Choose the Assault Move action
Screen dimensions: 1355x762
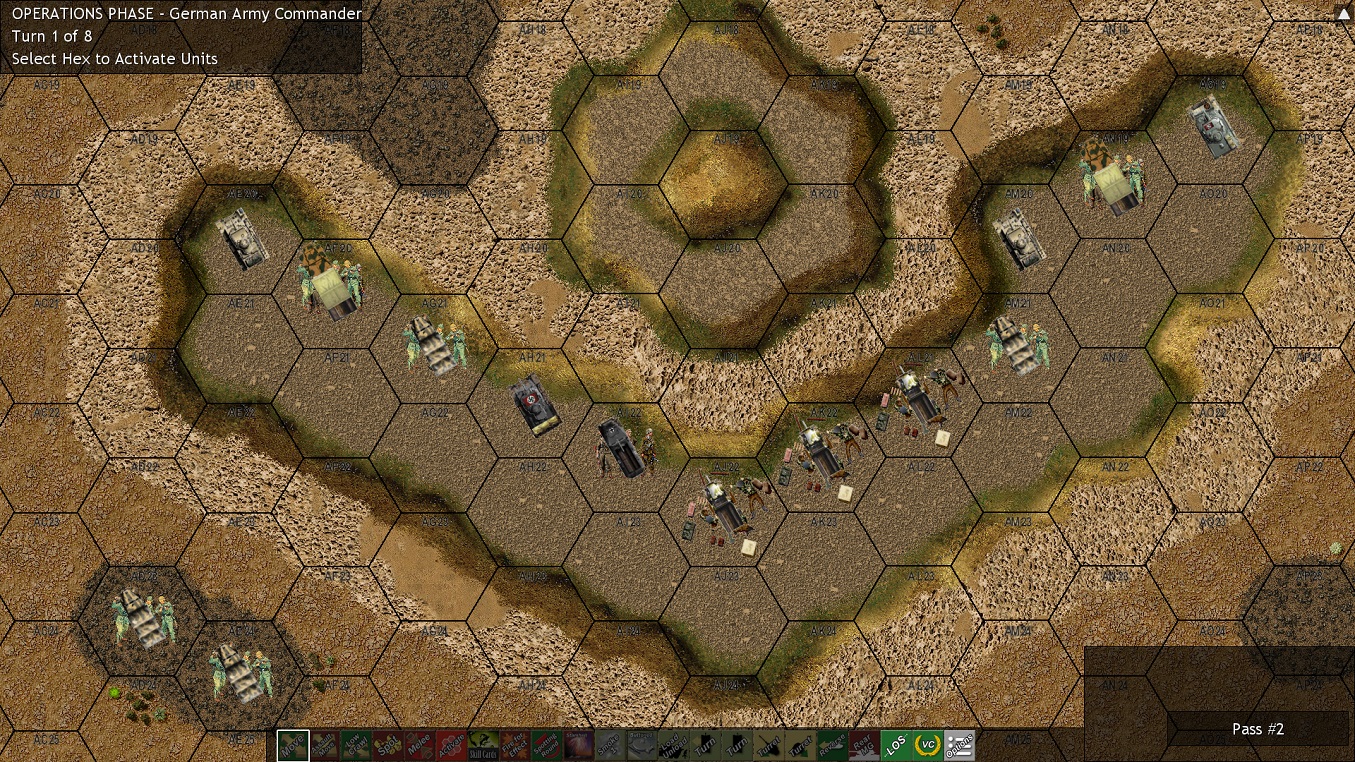pyautogui.click(x=324, y=746)
